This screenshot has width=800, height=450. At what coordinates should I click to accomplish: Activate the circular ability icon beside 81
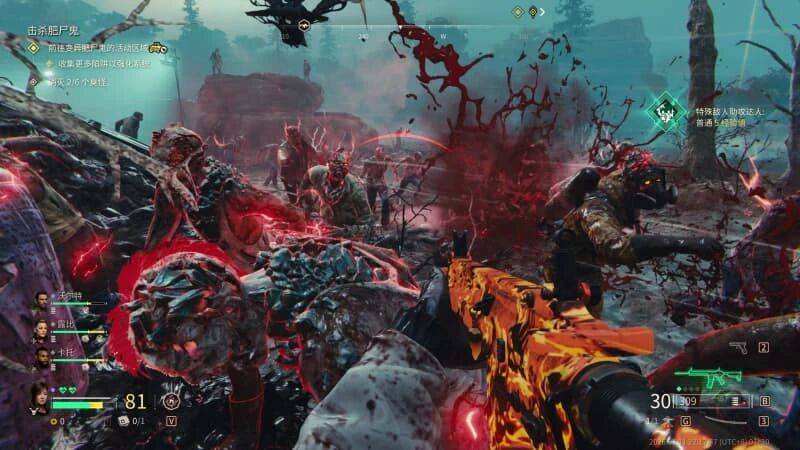pos(170,402)
